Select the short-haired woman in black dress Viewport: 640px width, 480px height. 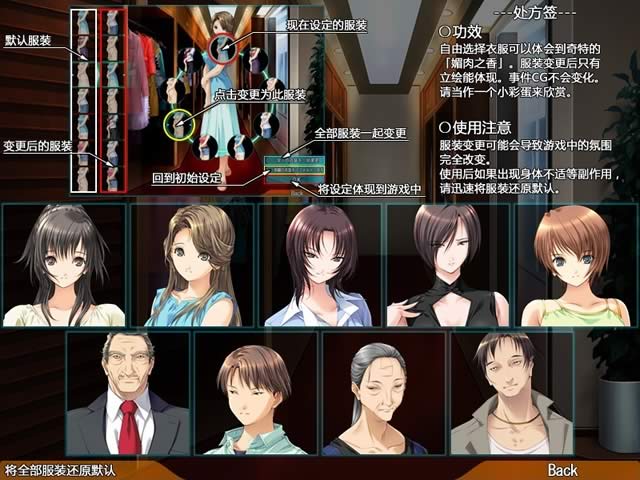coord(448,265)
